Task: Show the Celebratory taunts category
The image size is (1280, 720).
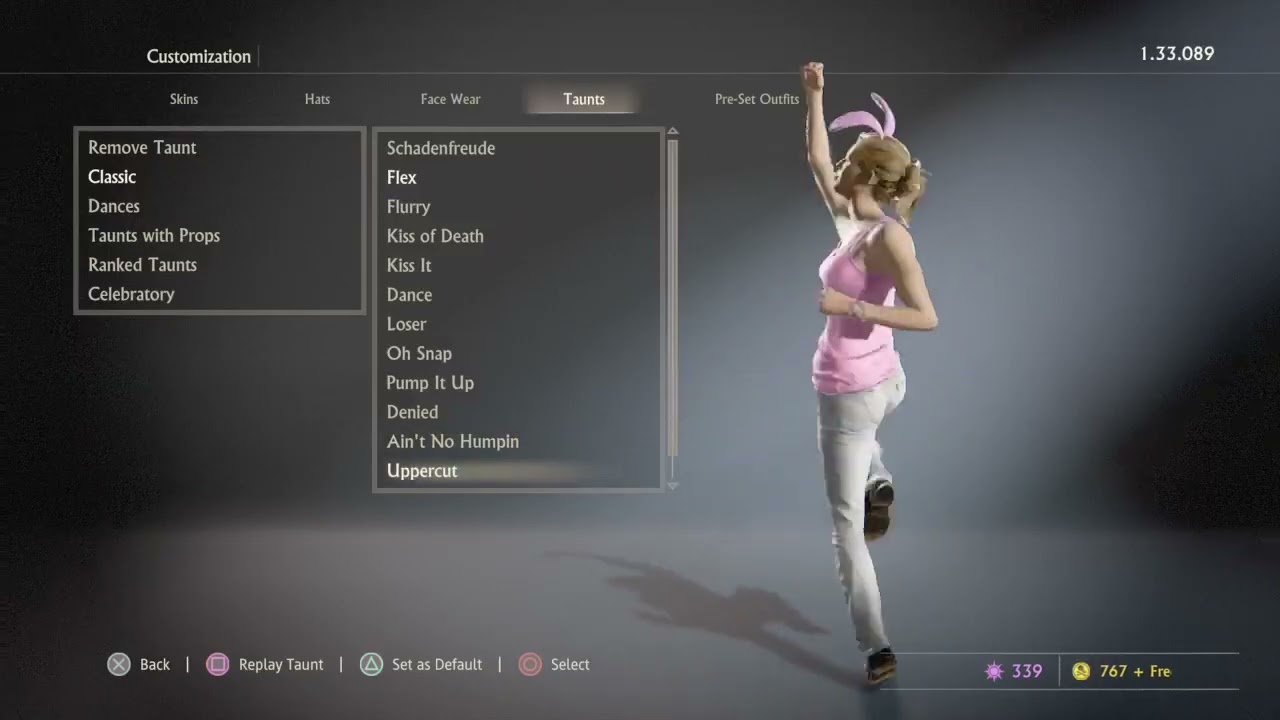Action: [131, 294]
